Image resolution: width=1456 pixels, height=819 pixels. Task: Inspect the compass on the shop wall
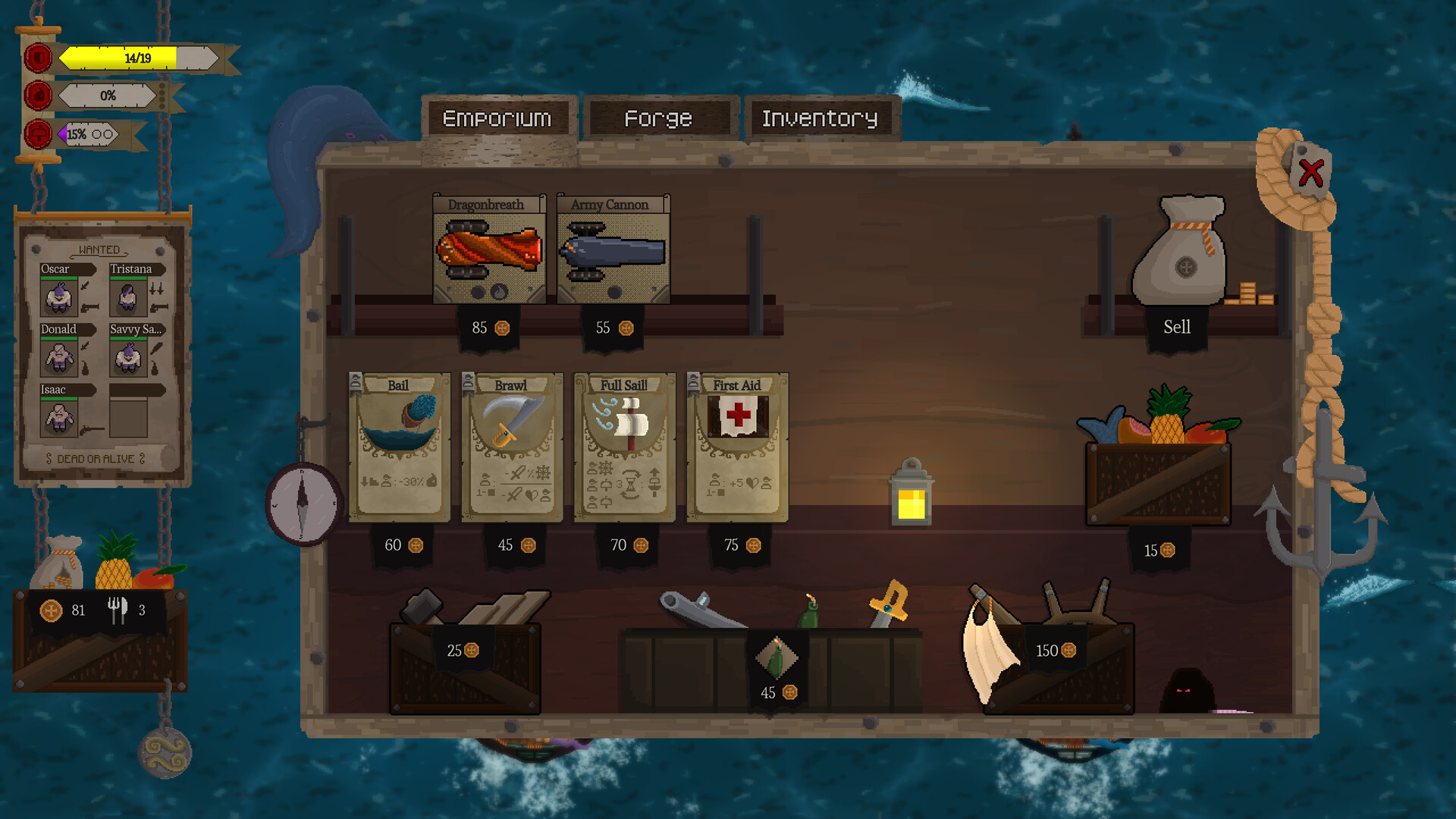pyautogui.click(x=302, y=504)
